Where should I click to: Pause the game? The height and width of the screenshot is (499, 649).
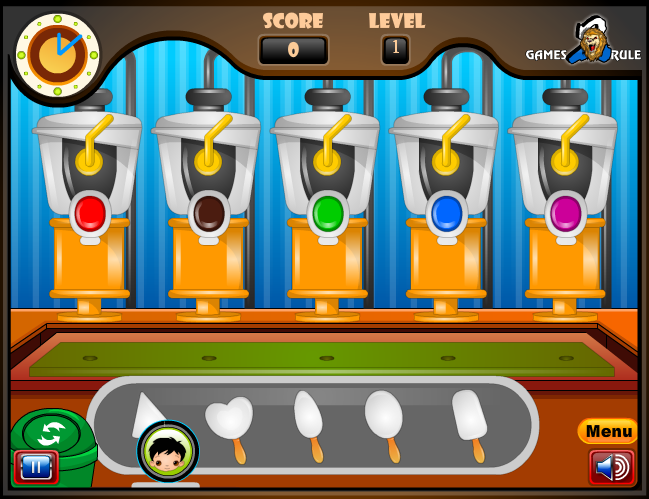(36, 466)
